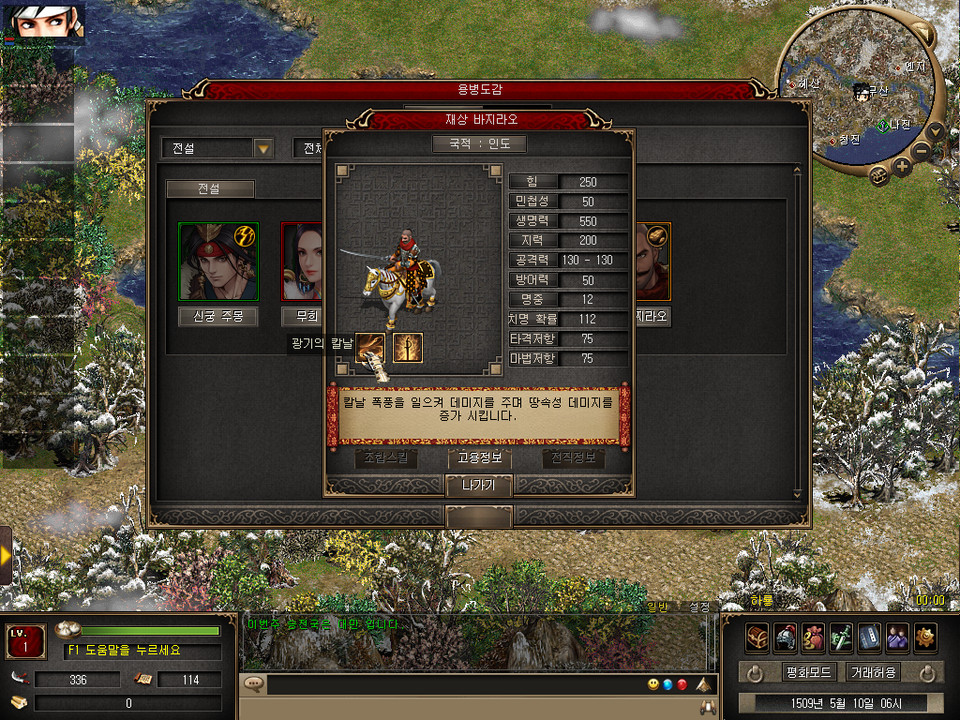Select the sword skill icon beside blade storm

tap(407, 348)
